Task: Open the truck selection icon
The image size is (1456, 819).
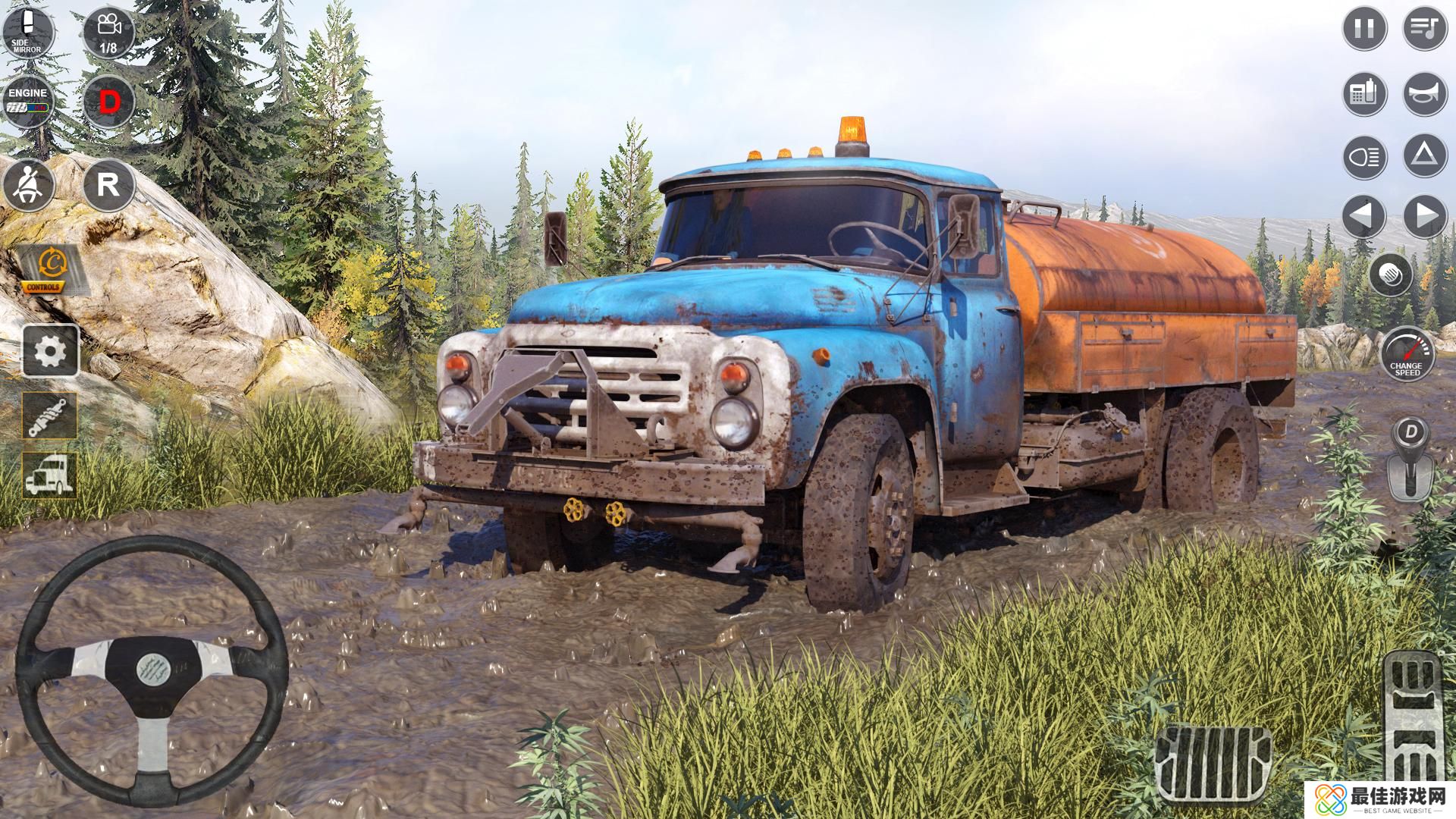Action: point(51,475)
